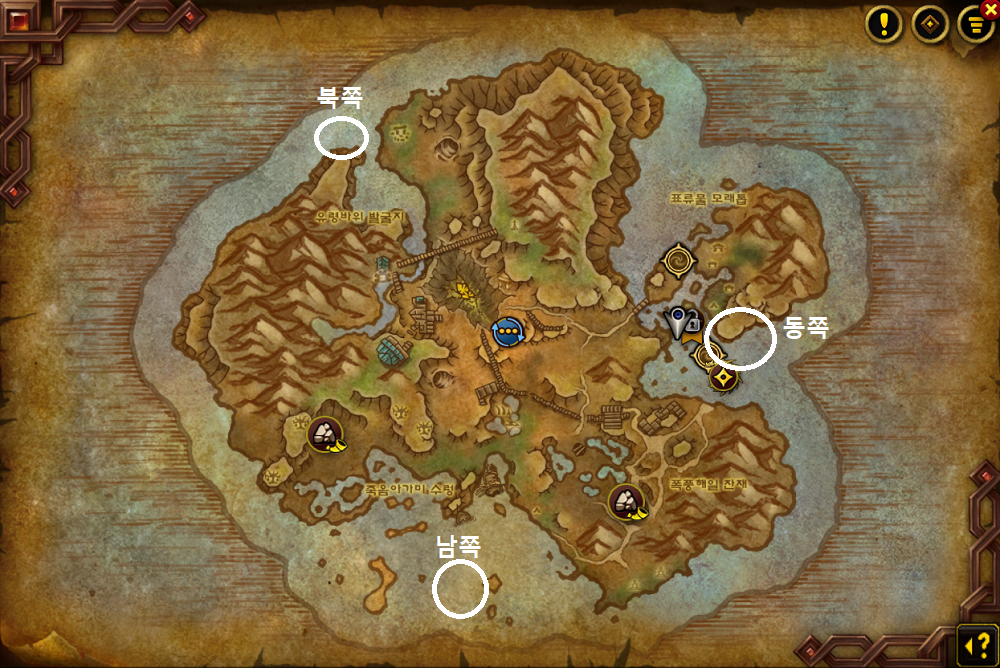Viewport: 1000px width, 668px height.
Task: Click the western rock pile quest marker
Action: [324, 434]
